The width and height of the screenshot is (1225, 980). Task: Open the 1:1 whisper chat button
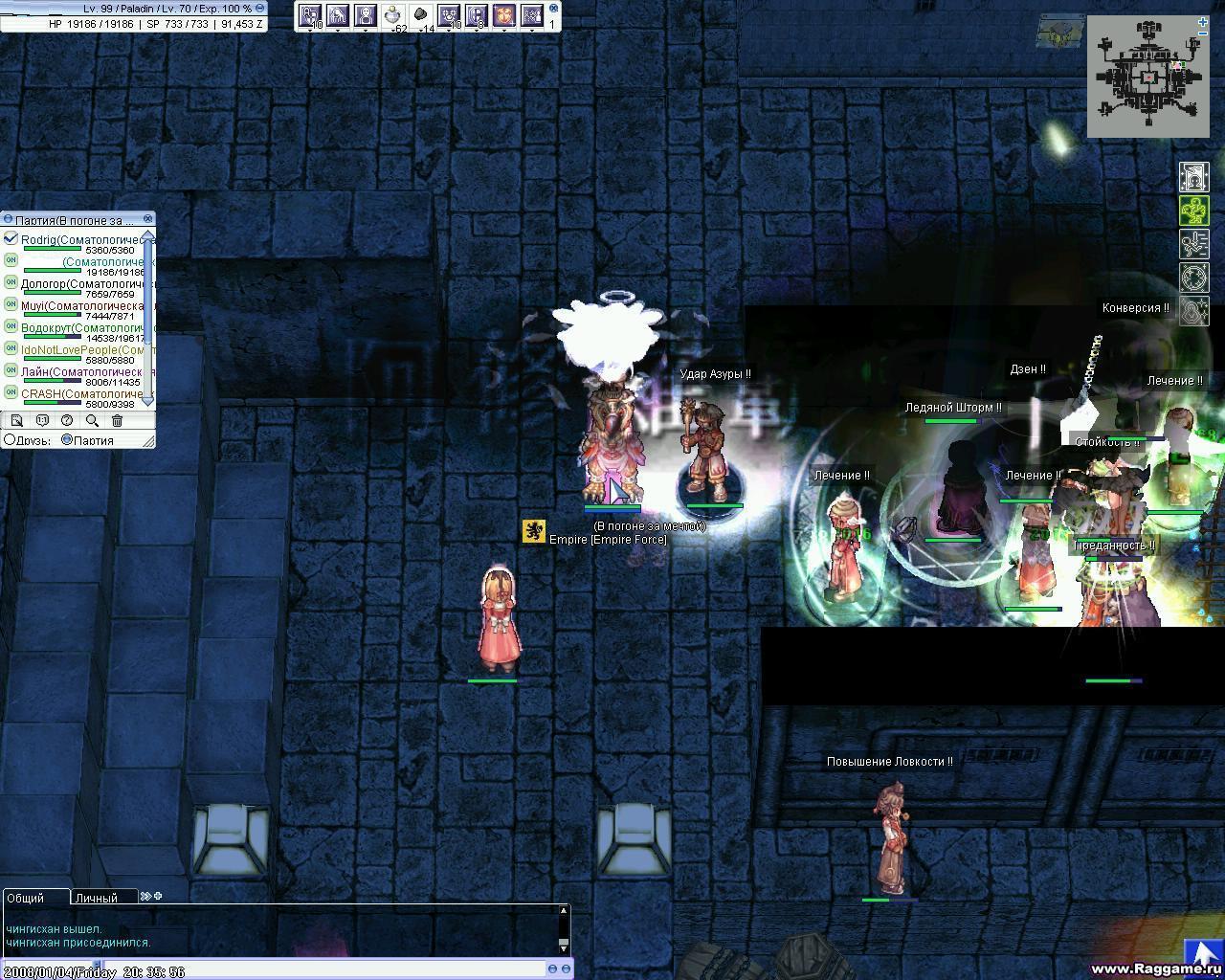(x=42, y=420)
